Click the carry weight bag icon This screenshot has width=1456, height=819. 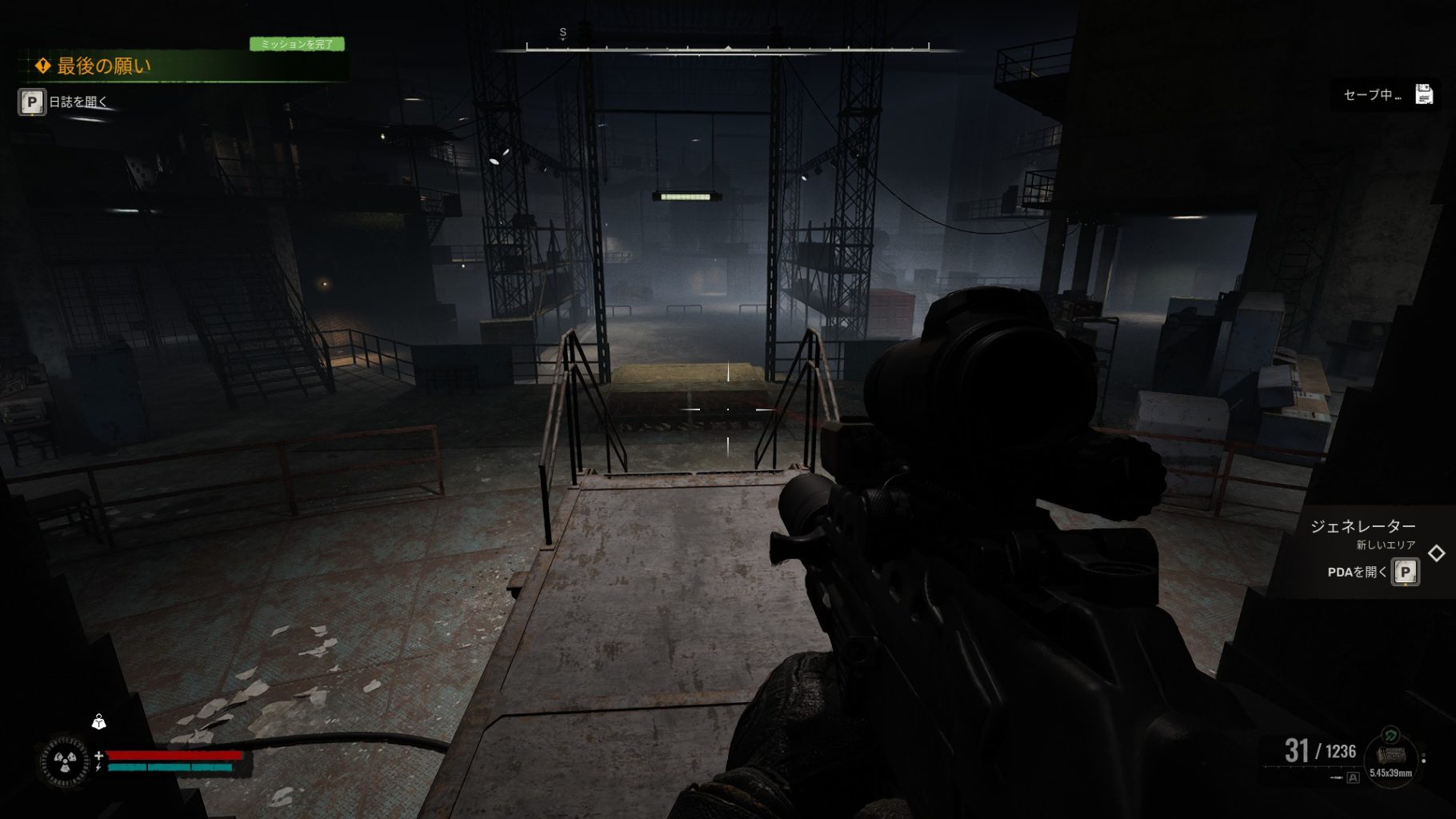point(98,722)
